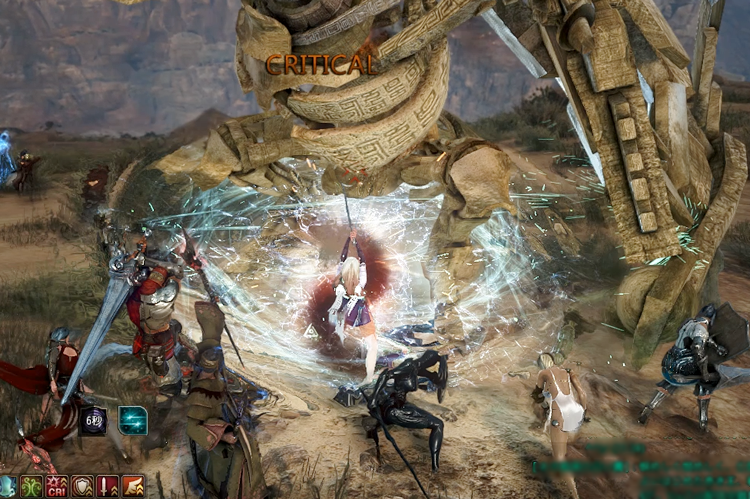Image resolution: width=750 pixels, height=499 pixels.
Task: Select the blue squid-shaped buff icon
Action: (x=7, y=488)
